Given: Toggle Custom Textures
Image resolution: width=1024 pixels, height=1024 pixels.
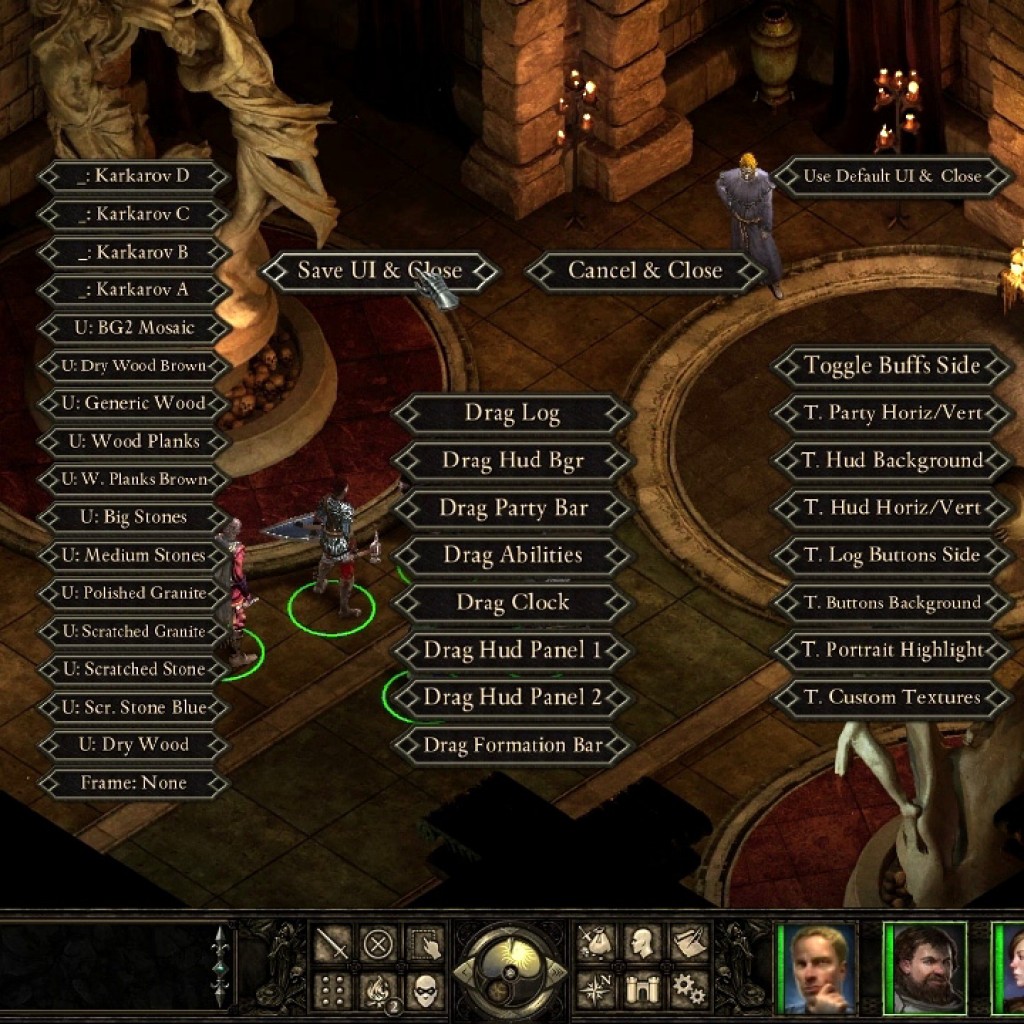Looking at the screenshot, I should tap(892, 698).
